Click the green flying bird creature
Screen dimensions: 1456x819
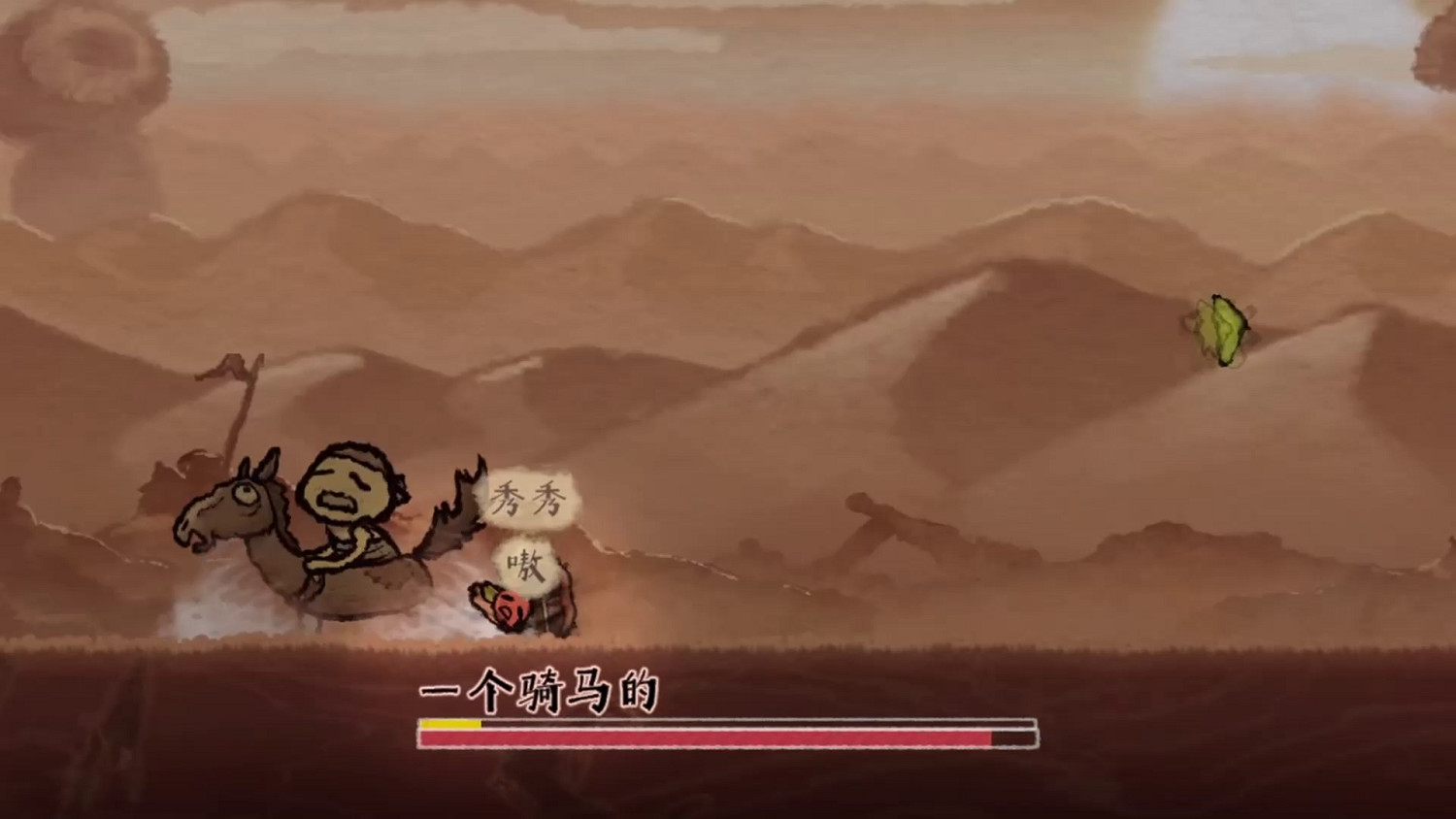(1216, 330)
